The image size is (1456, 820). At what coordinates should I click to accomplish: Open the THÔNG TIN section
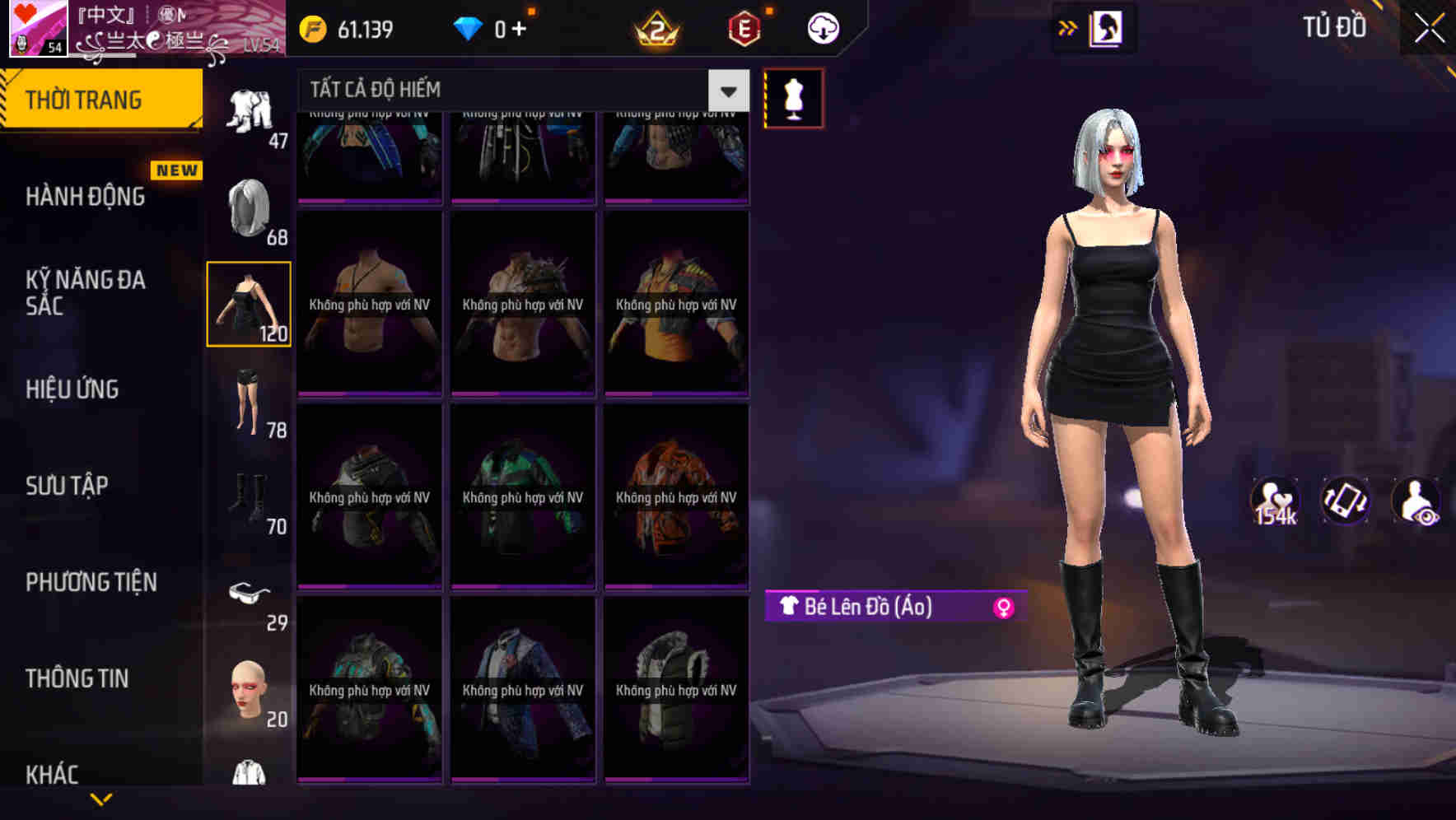tap(78, 678)
